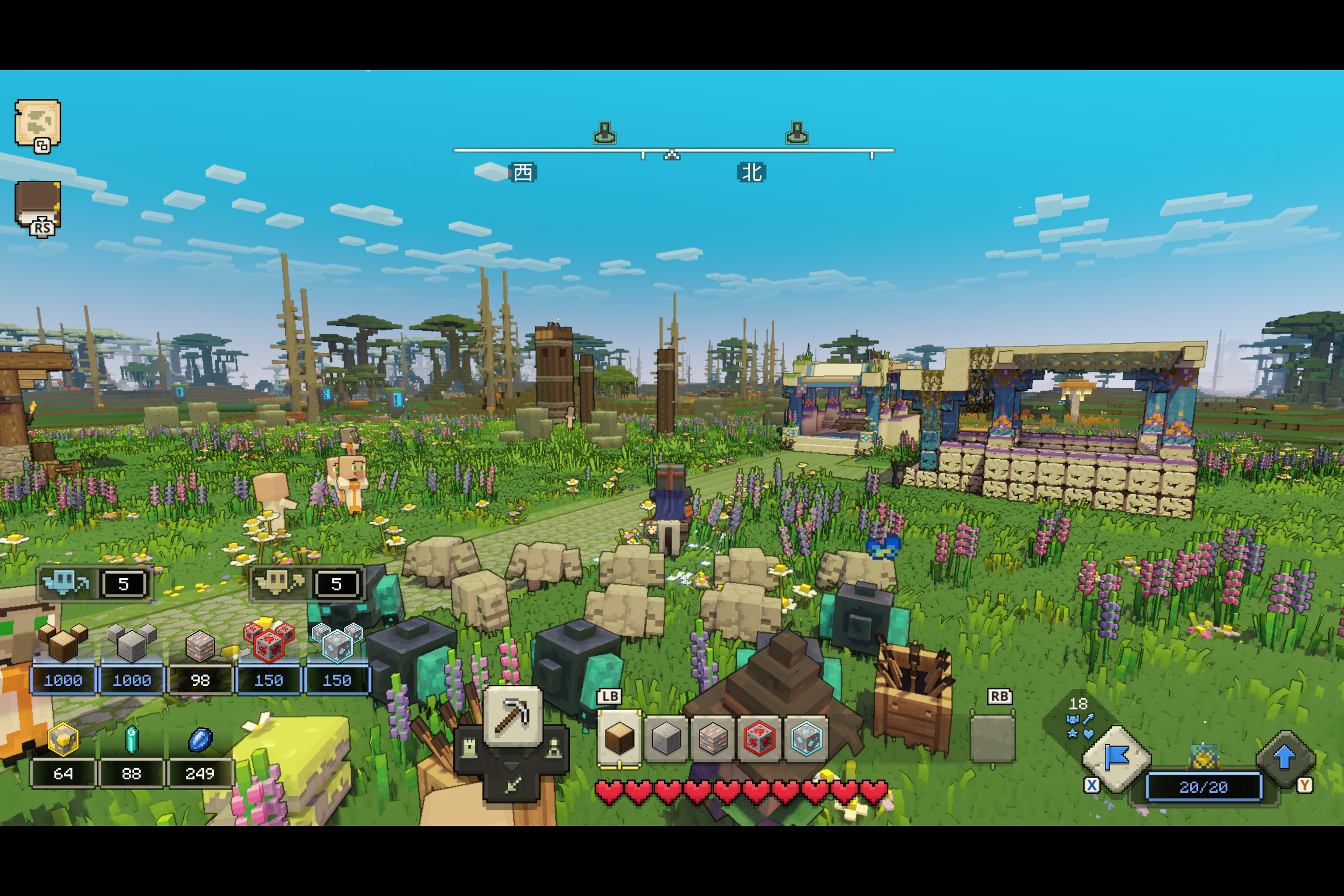Select the redstone block slot in the hotbar
This screenshot has height=896, width=1344.
coord(761,737)
